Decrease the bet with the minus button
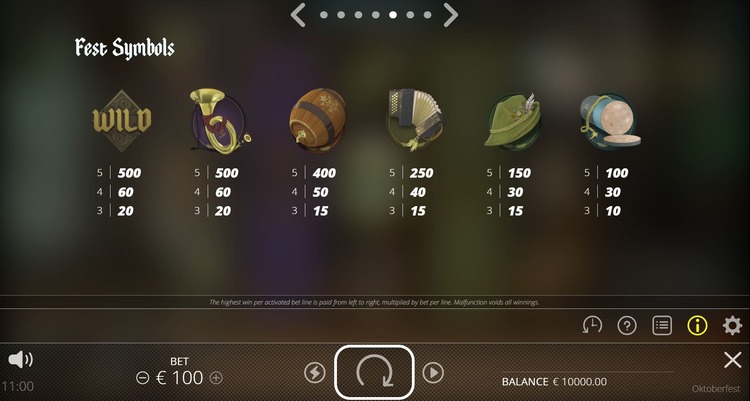This screenshot has height=401, width=750. 143,378
